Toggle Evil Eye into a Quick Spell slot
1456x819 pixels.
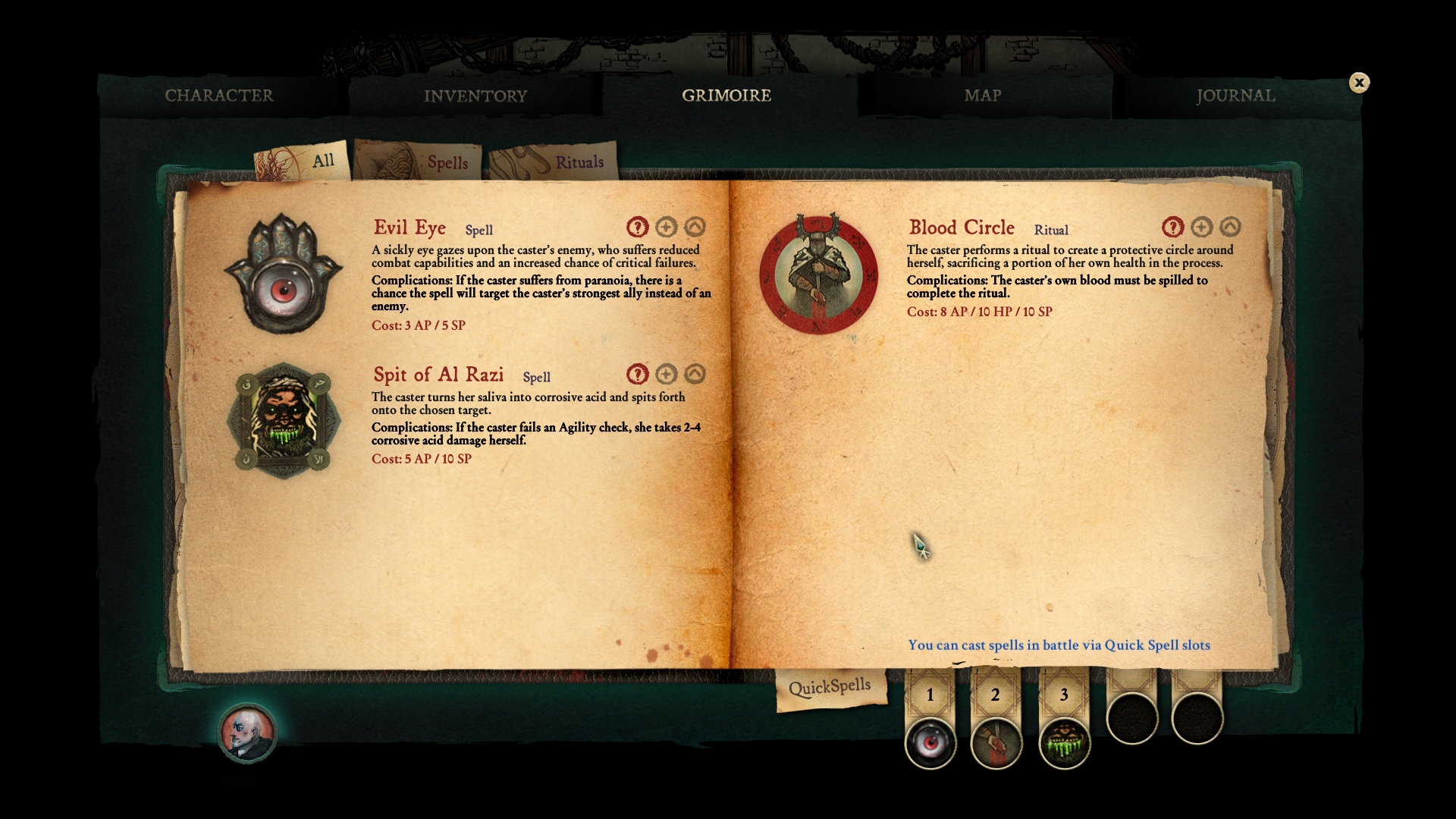tap(666, 226)
